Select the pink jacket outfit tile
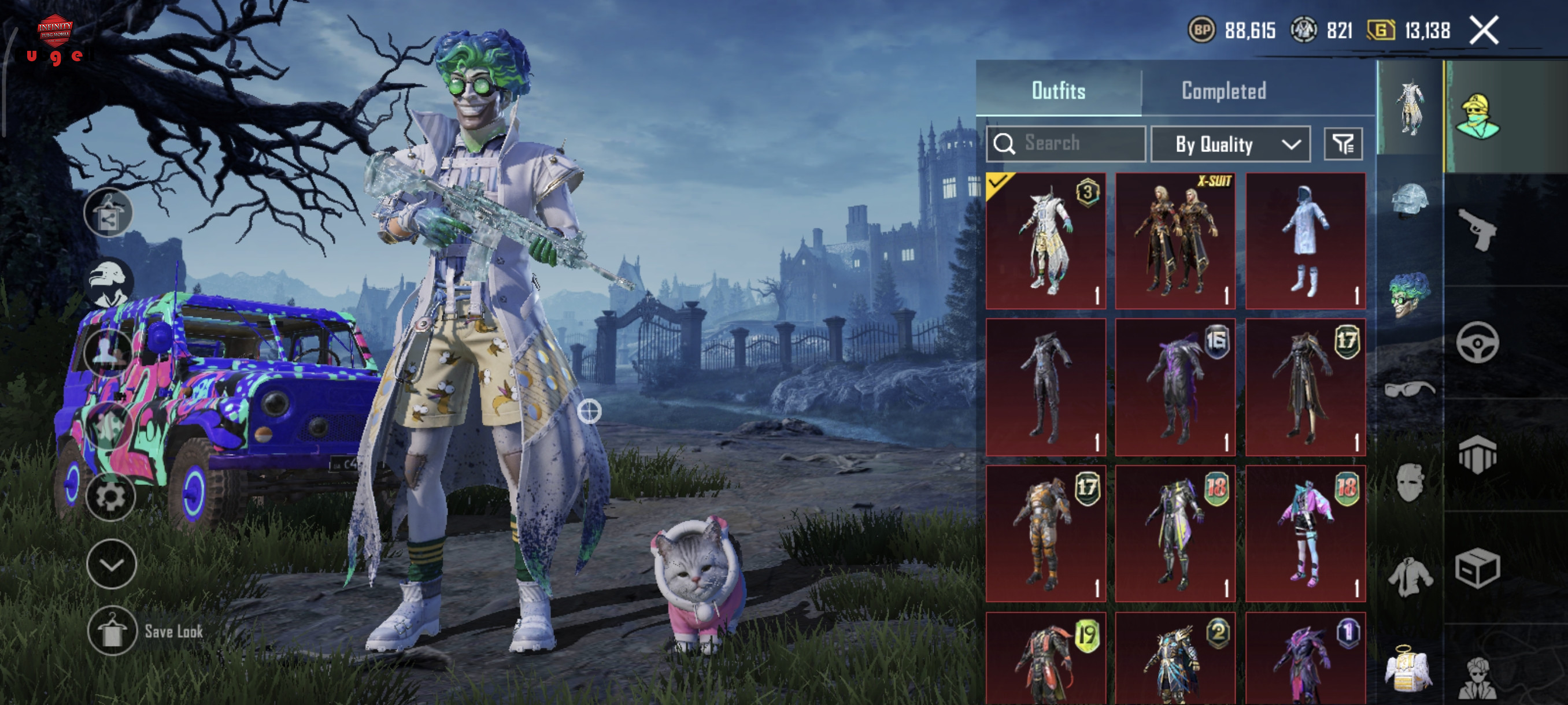This screenshot has height=705, width=1568. pos(1305,533)
